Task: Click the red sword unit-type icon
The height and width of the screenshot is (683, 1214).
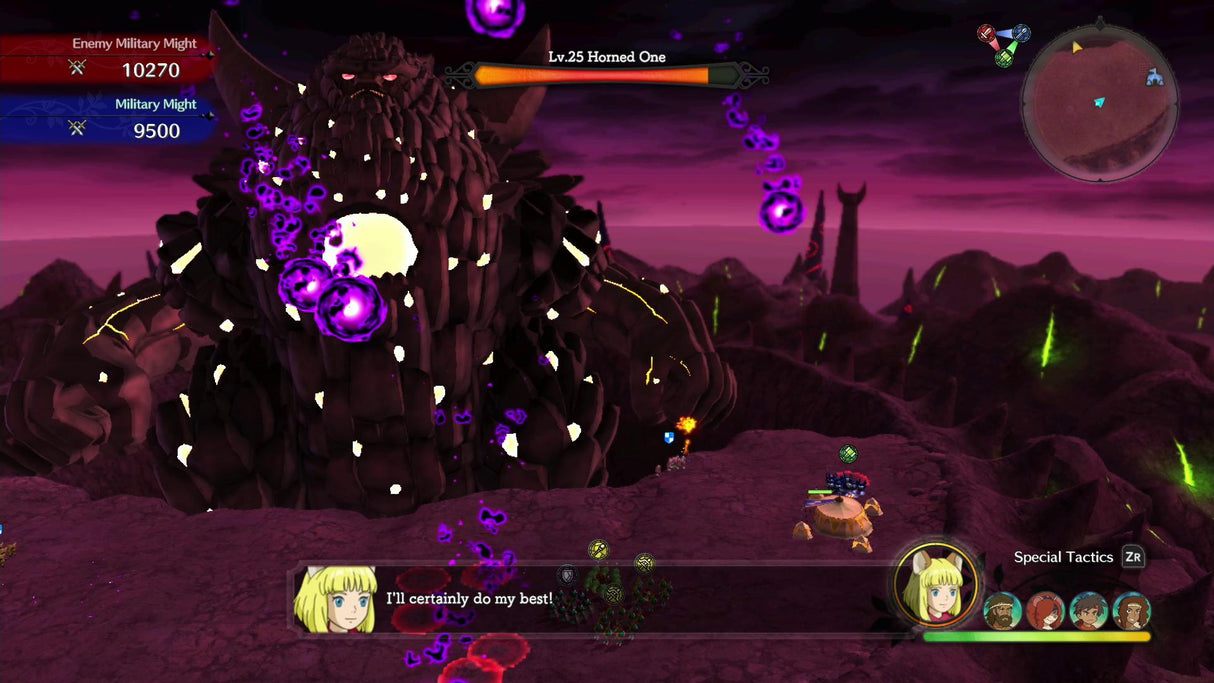Action: tap(987, 34)
